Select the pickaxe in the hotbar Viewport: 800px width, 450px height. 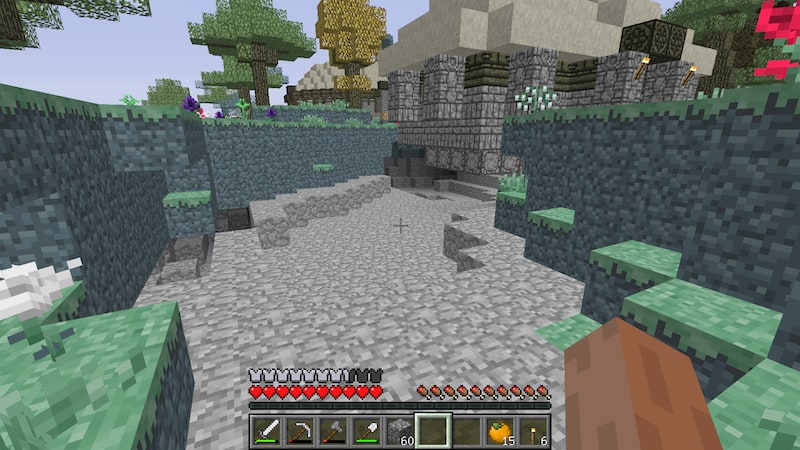pos(300,431)
